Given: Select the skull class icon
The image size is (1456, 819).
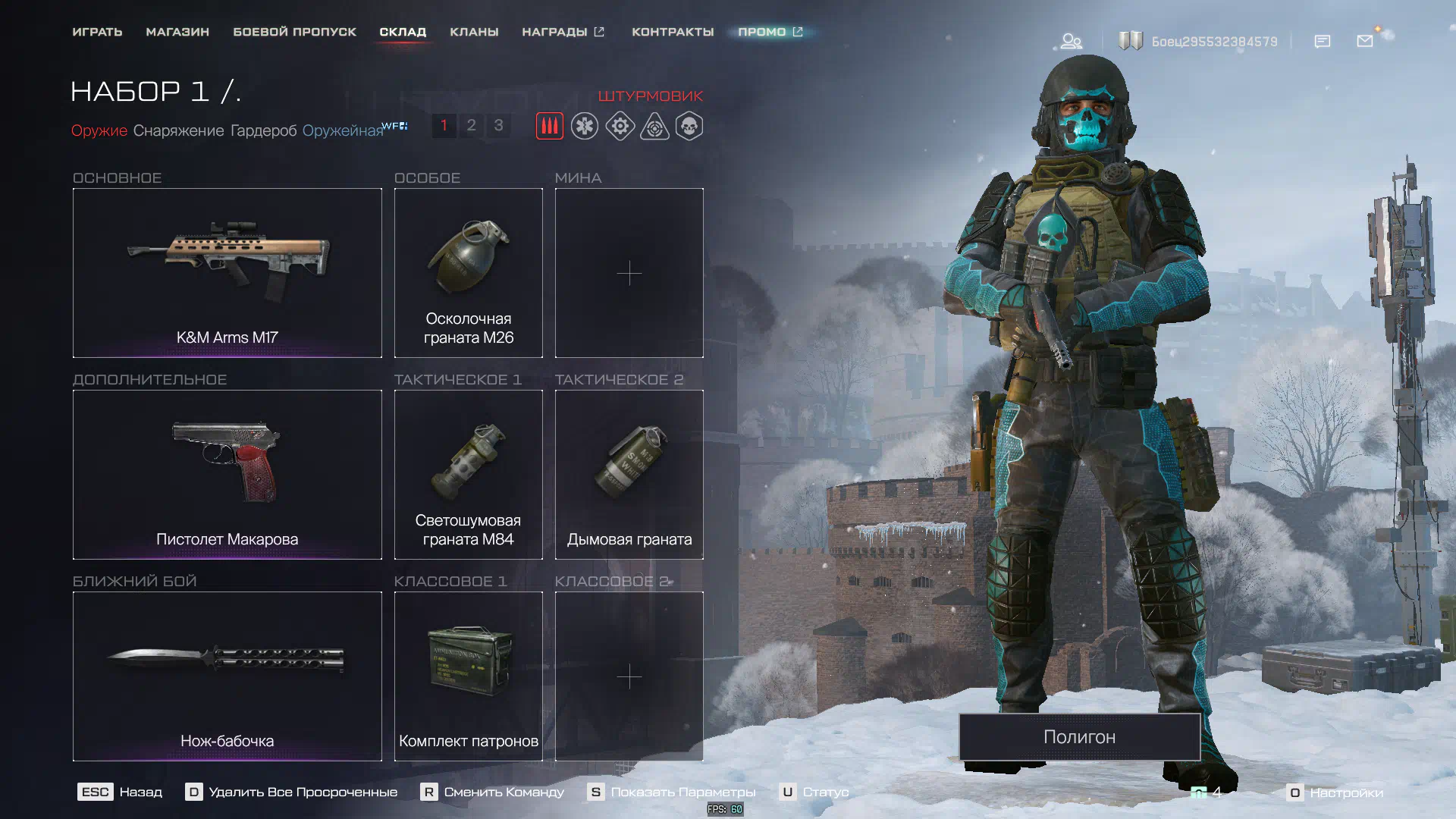Looking at the screenshot, I should point(689,126).
